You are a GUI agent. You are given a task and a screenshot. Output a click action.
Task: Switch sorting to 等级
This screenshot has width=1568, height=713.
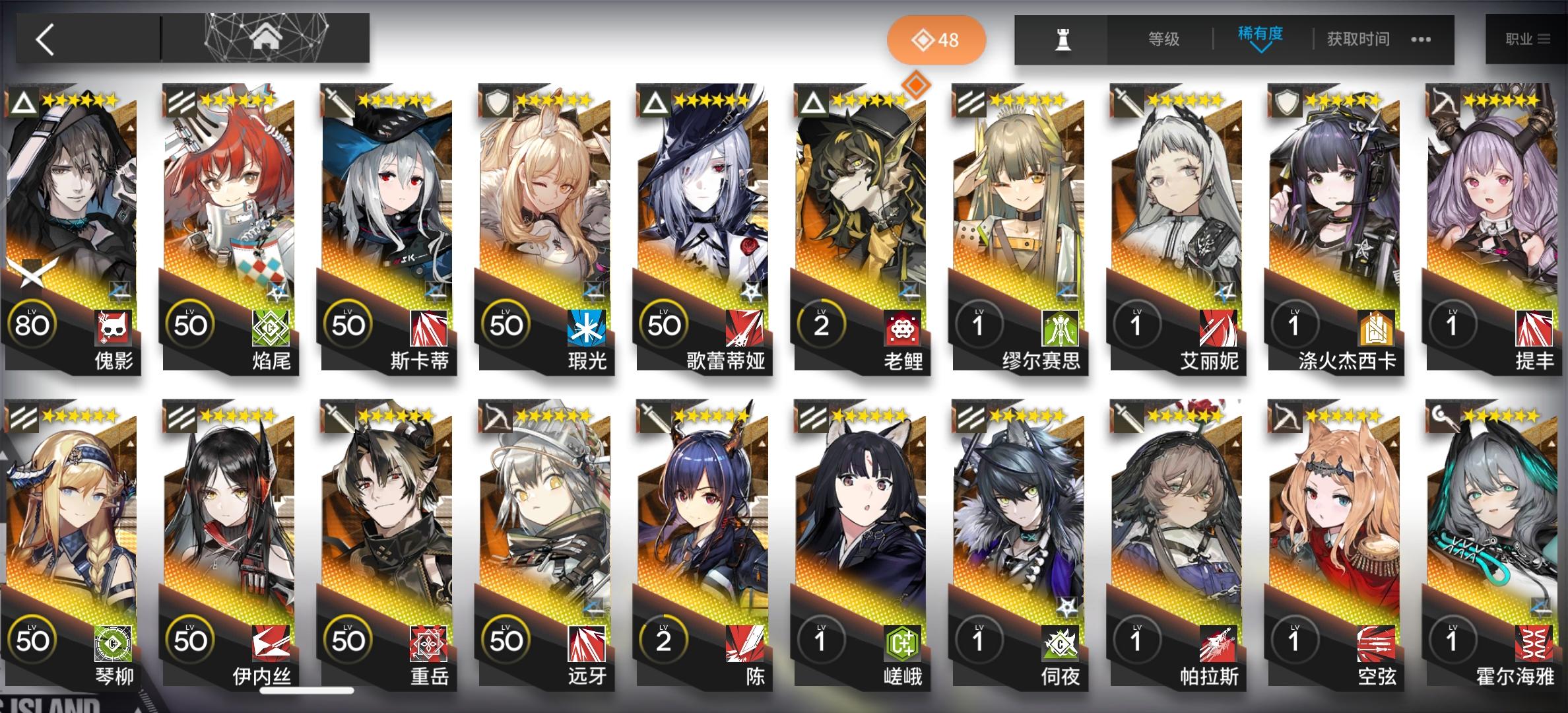[1162, 40]
